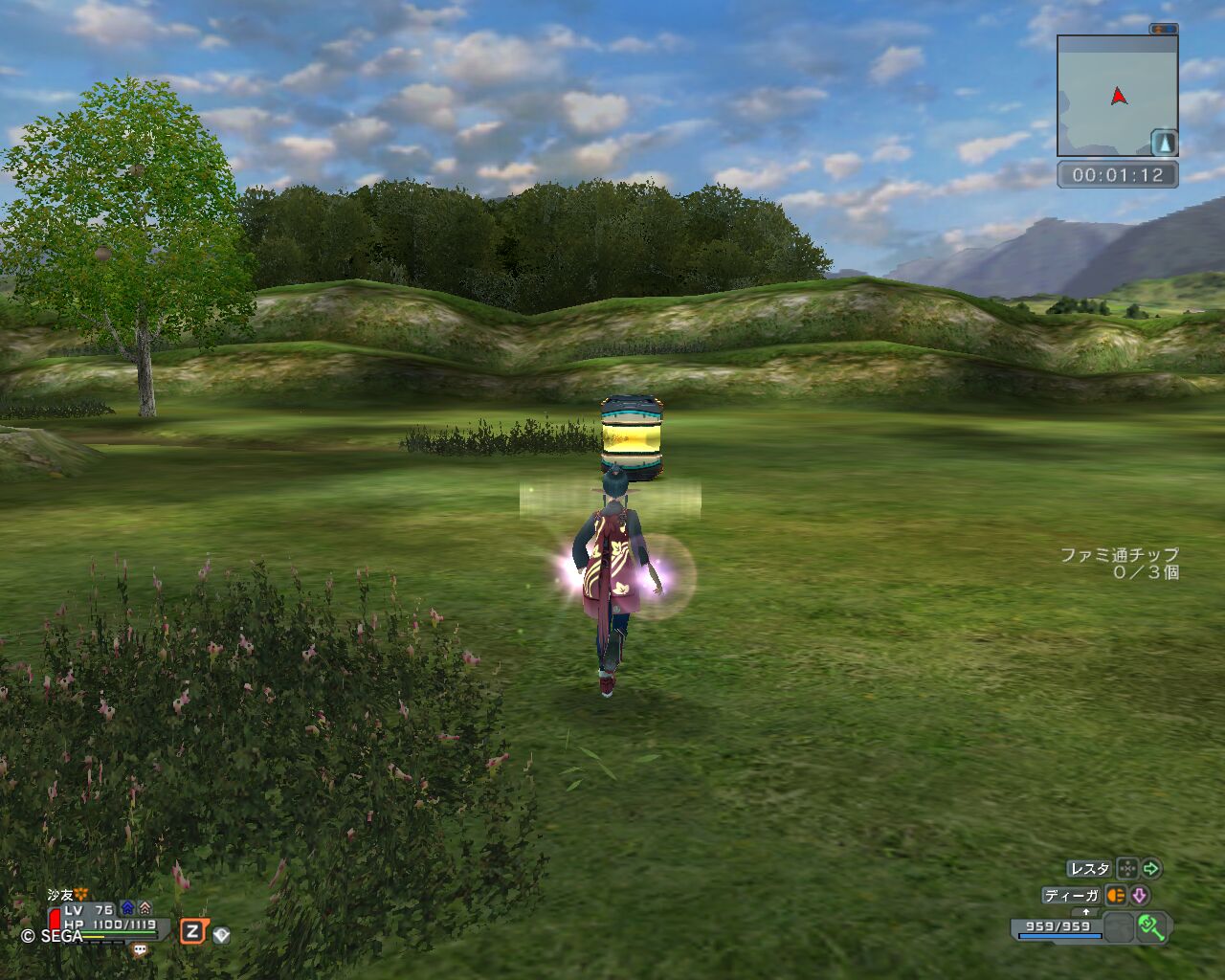This screenshot has height=980, width=1225.
Task: Select the Diga technique label
Action: point(1072,896)
